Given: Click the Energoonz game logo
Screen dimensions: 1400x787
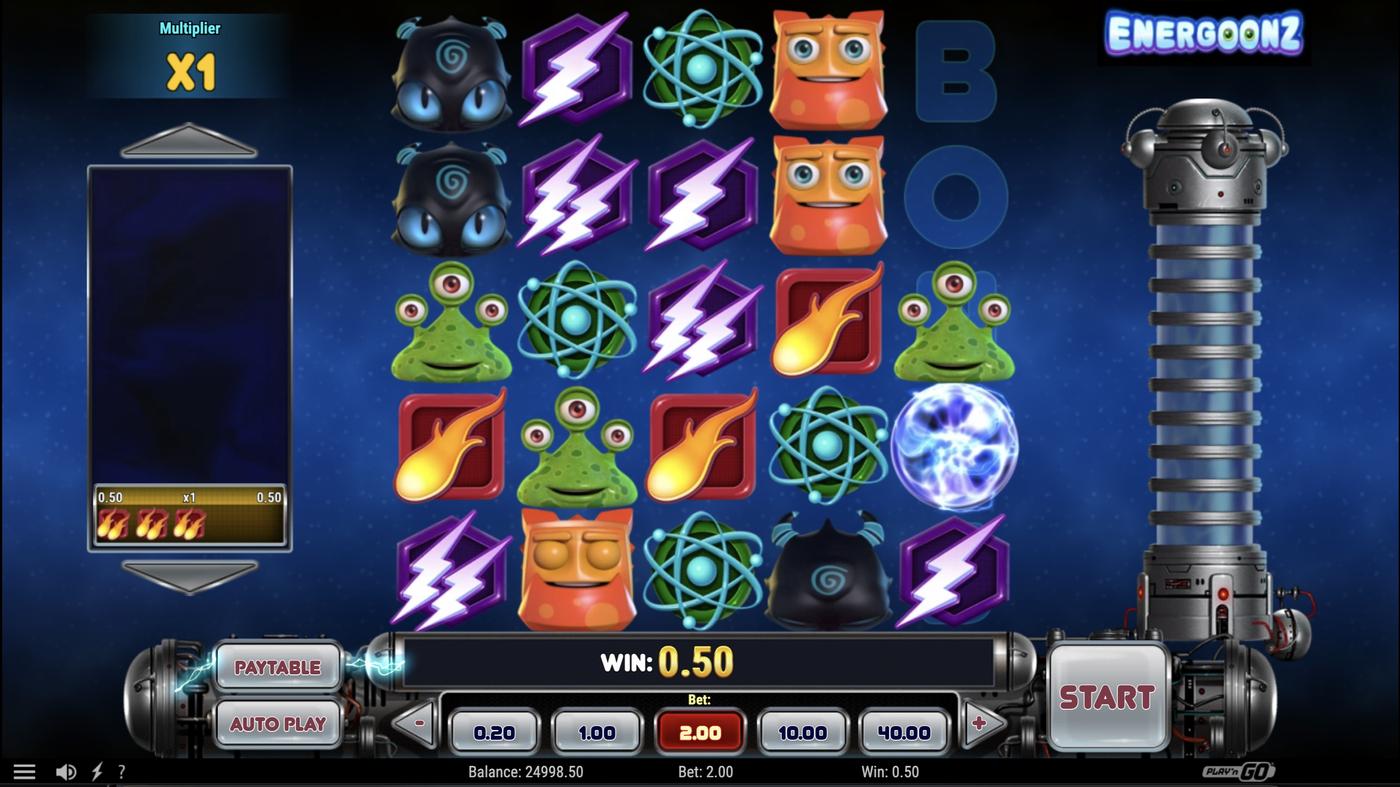Looking at the screenshot, I should point(1204,33).
